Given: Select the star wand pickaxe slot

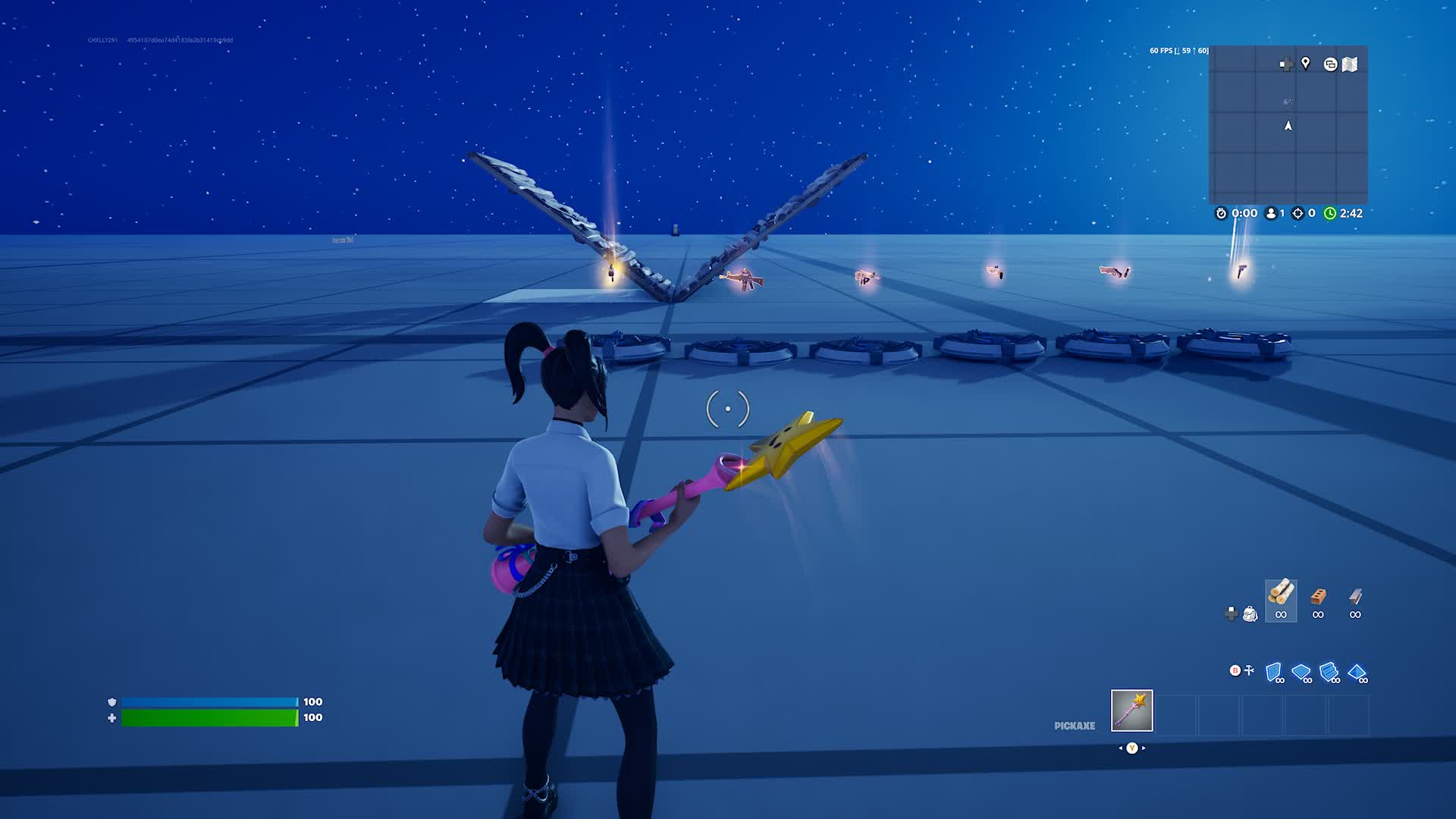Looking at the screenshot, I should tap(1131, 711).
